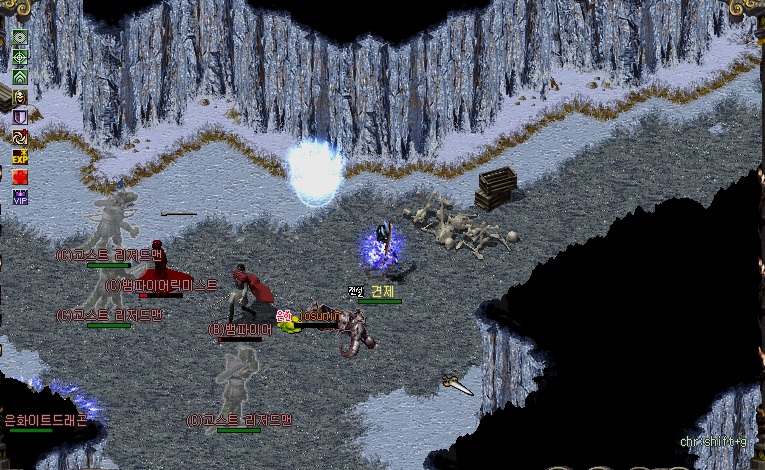Open the pale face portrait icon
Screen dimensions: 765x470
click(19, 97)
